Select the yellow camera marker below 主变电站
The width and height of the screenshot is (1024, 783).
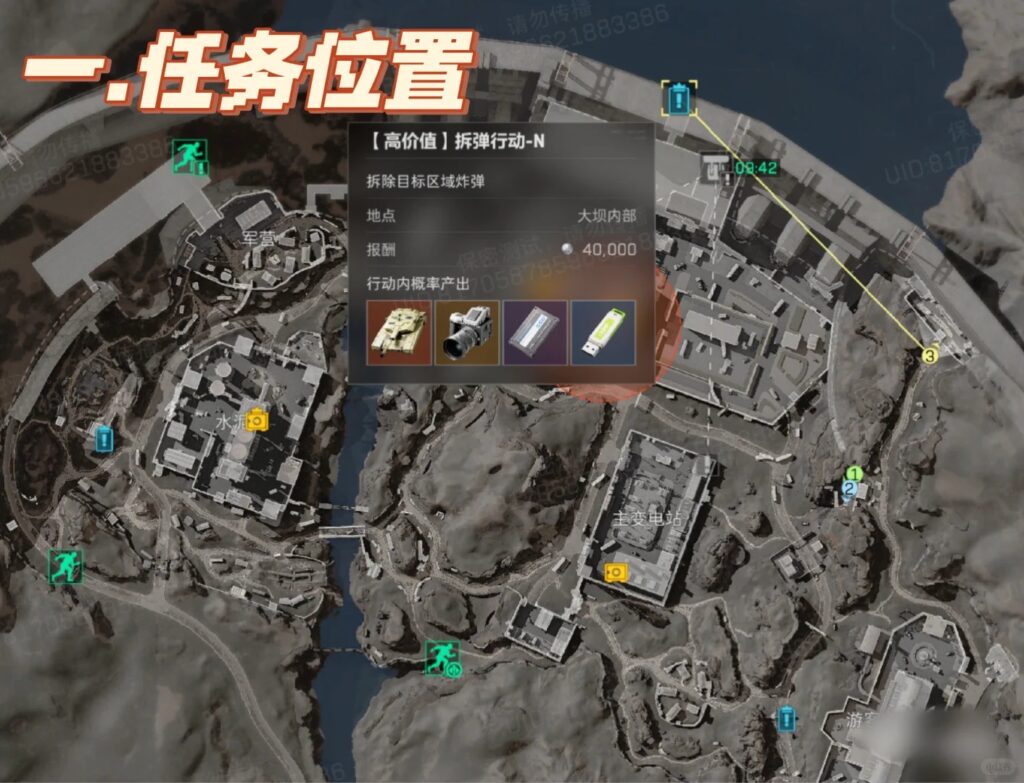[x=616, y=571]
